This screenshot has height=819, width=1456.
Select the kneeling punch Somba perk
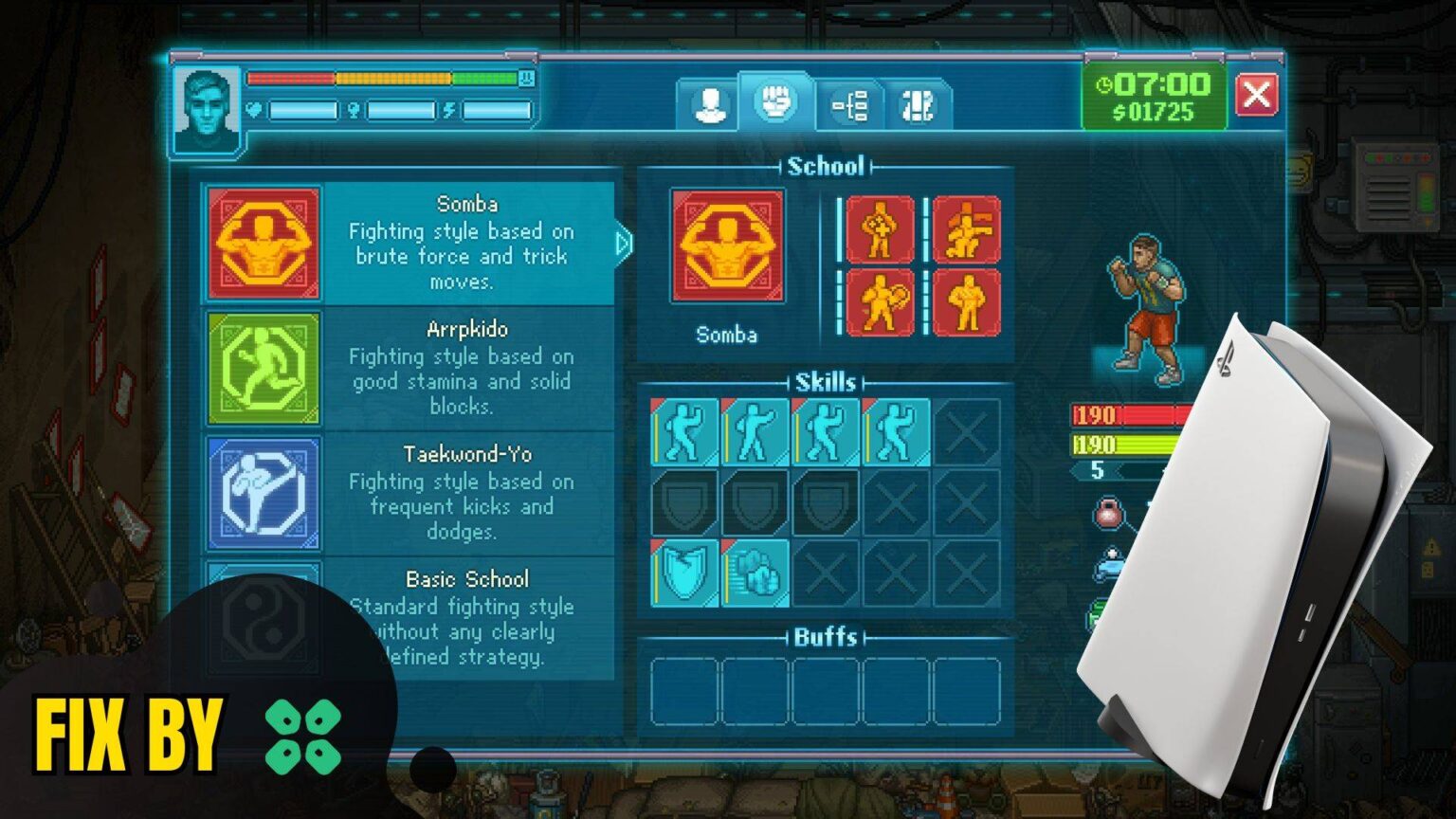click(966, 229)
